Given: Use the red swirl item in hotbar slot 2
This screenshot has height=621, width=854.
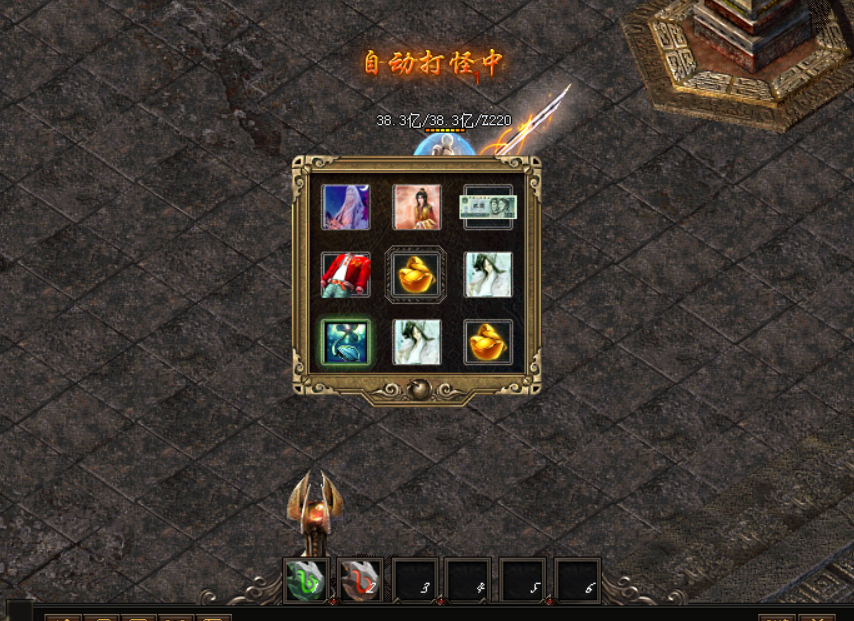Looking at the screenshot, I should click(x=360, y=581).
